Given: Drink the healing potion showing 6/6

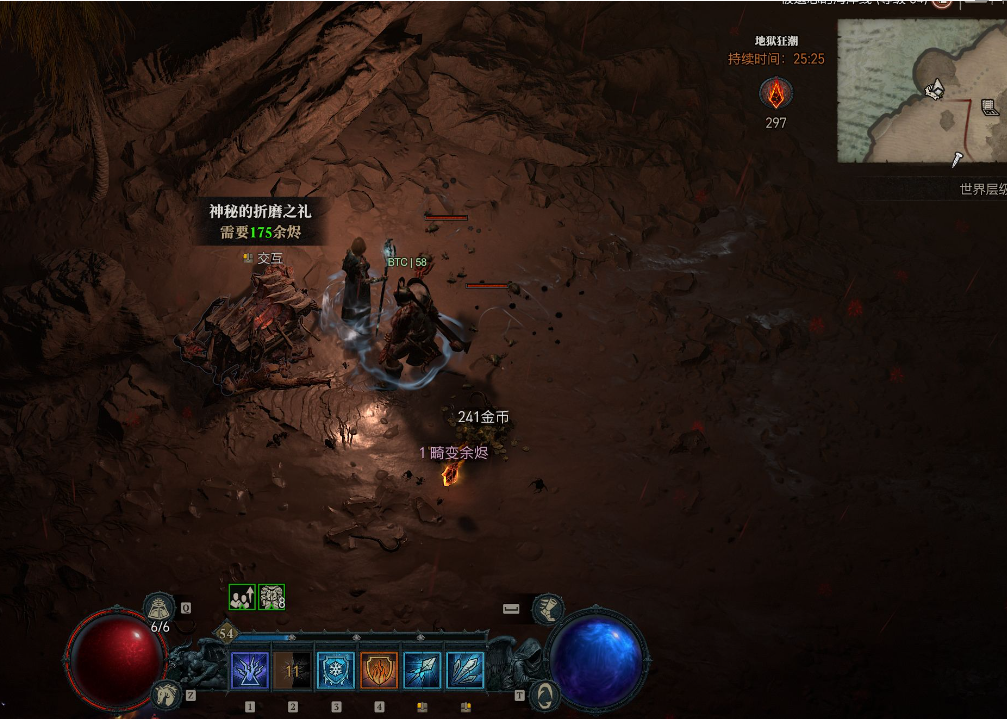Looking at the screenshot, I should coord(160,607).
